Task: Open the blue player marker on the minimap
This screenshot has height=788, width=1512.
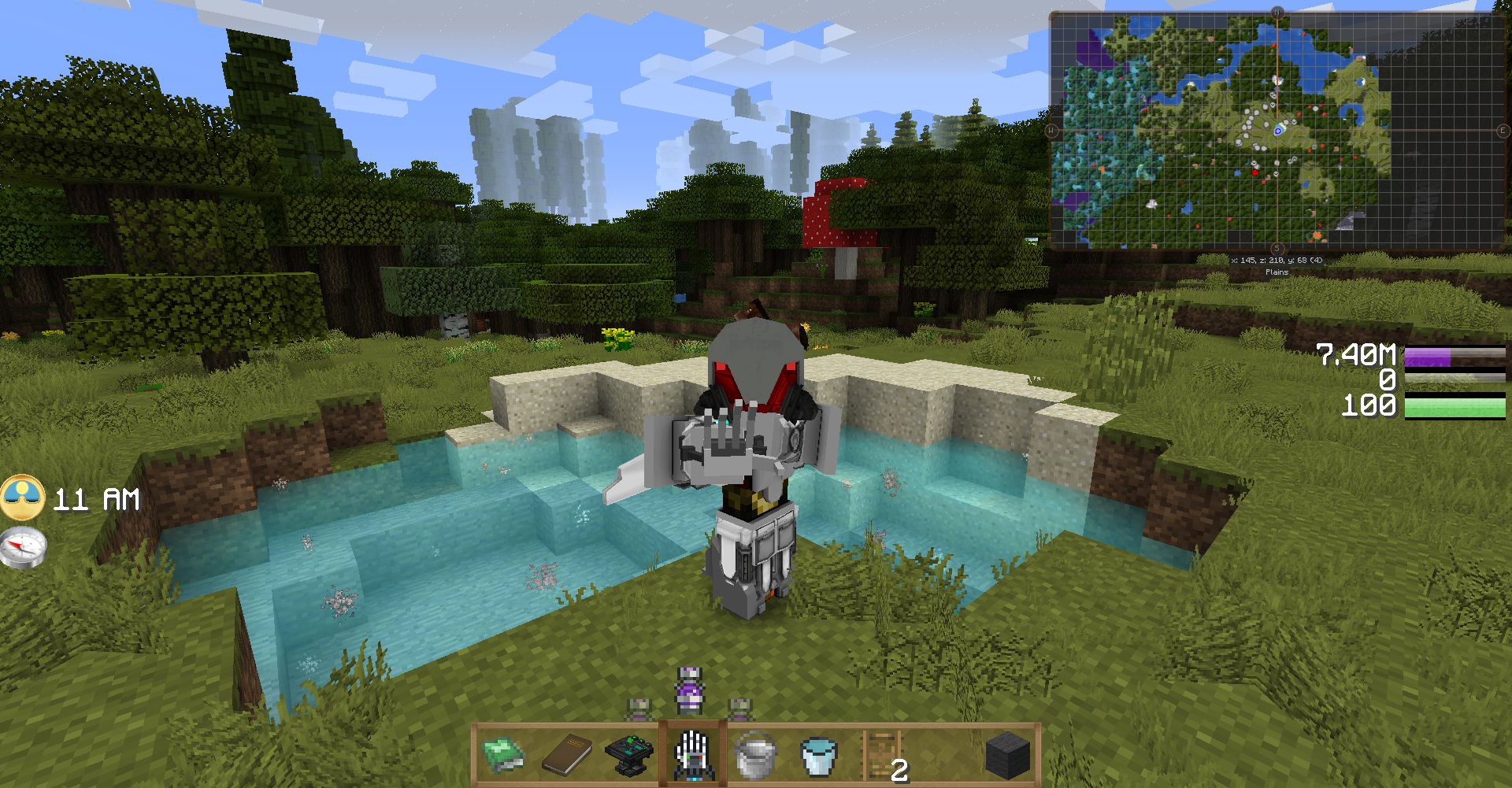Action: tap(1280, 132)
